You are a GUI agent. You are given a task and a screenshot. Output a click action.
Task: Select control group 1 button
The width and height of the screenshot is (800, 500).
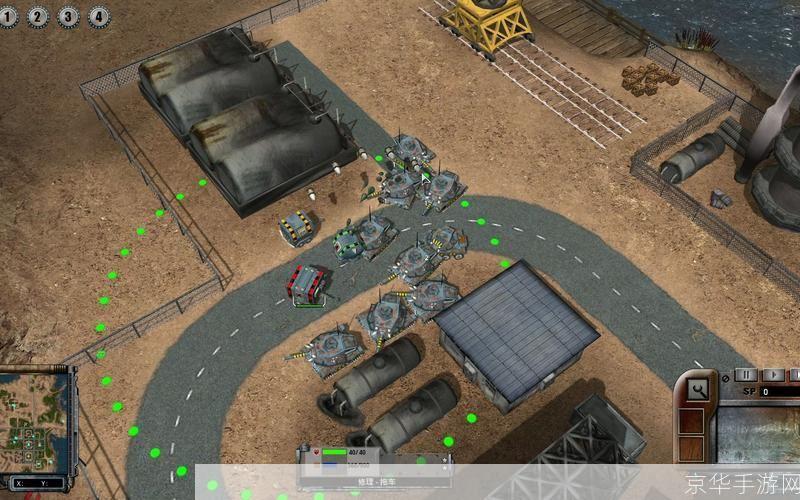pos(9,16)
